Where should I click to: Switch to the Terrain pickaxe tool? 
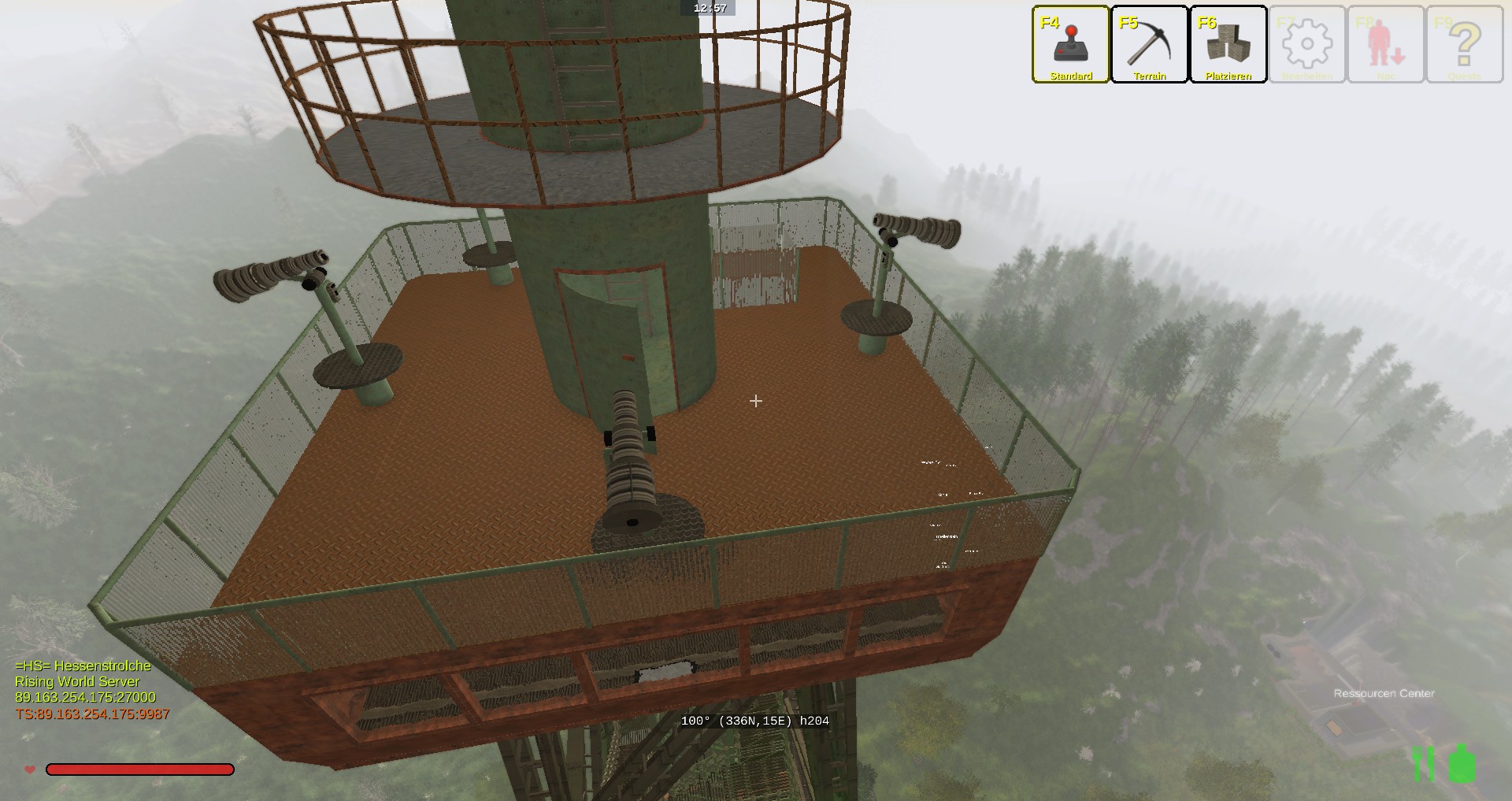click(1149, 44)
